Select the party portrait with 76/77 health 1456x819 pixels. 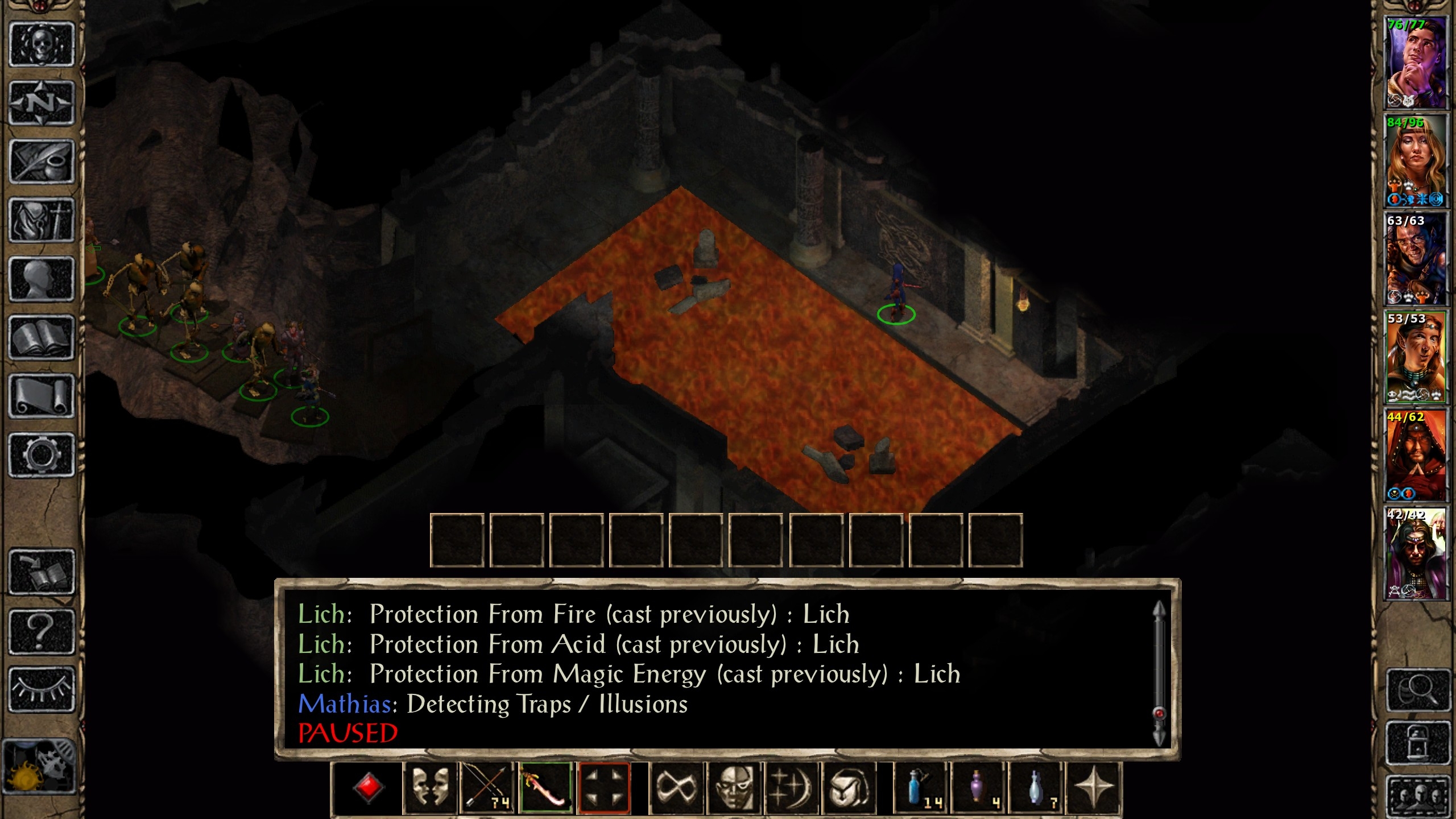[1416, 63]
